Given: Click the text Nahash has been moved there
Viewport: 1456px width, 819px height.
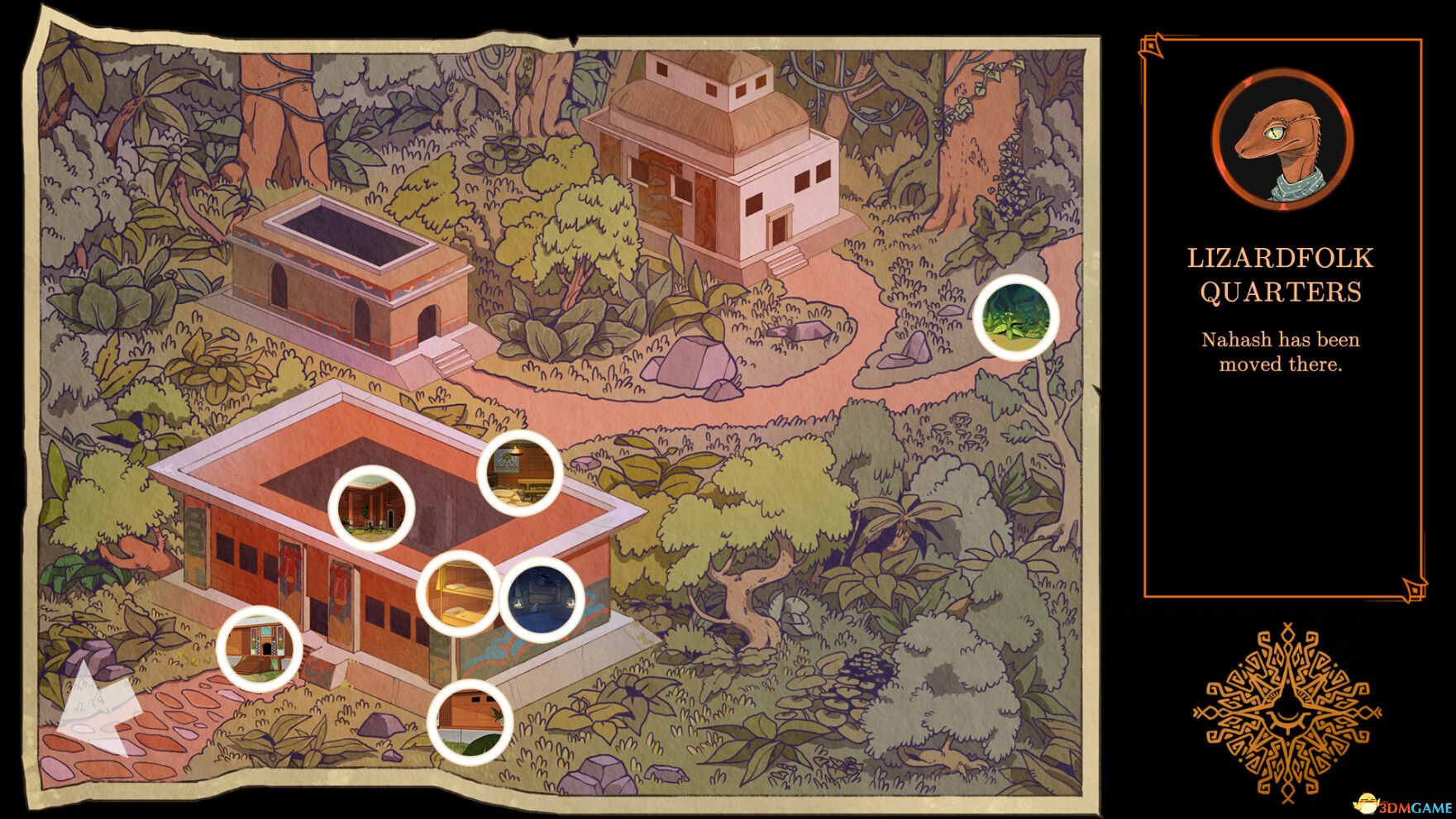Looking at the screenshot, I should coord(1280,350).
